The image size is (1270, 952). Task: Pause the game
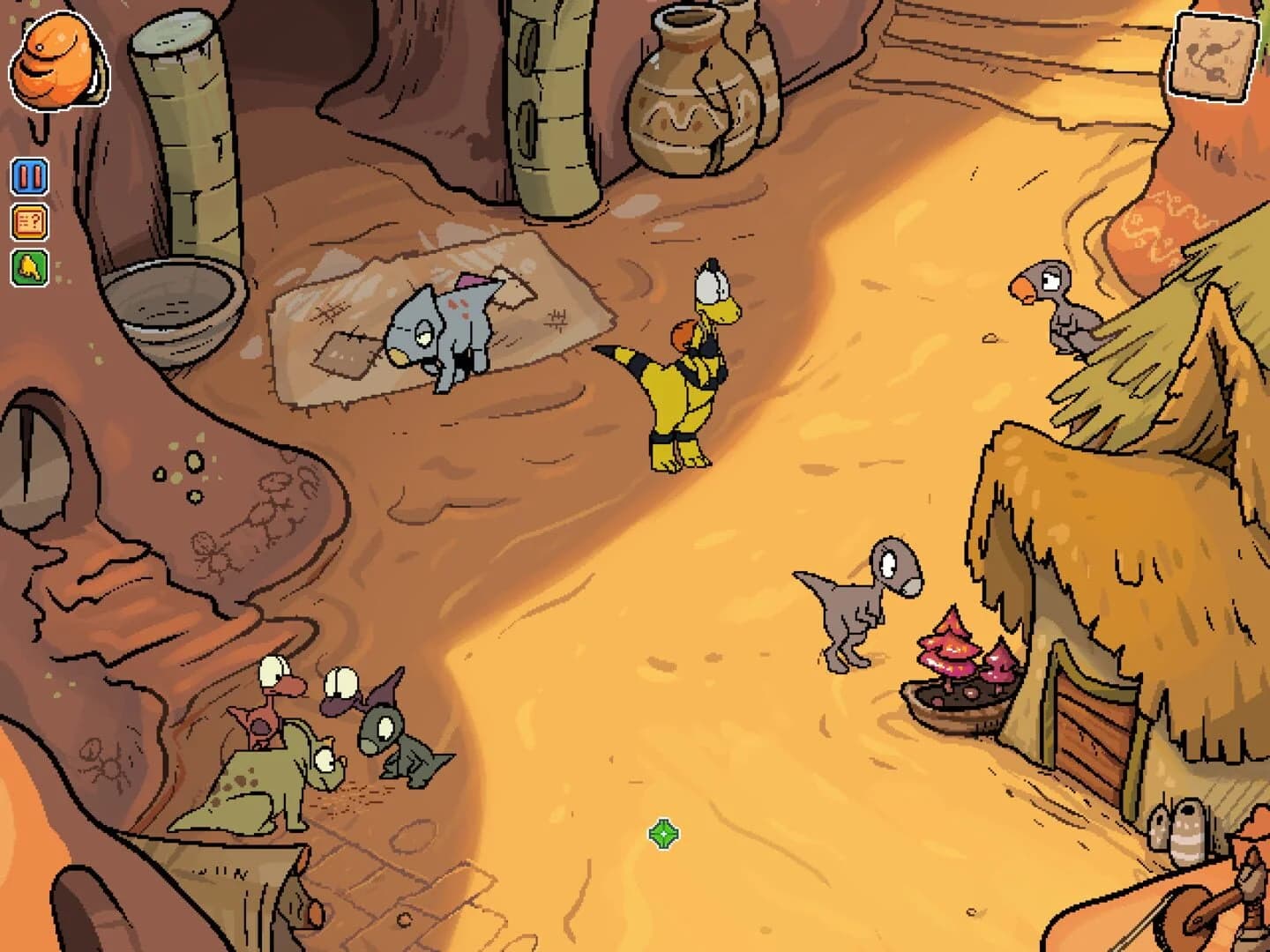pos(29,175)
